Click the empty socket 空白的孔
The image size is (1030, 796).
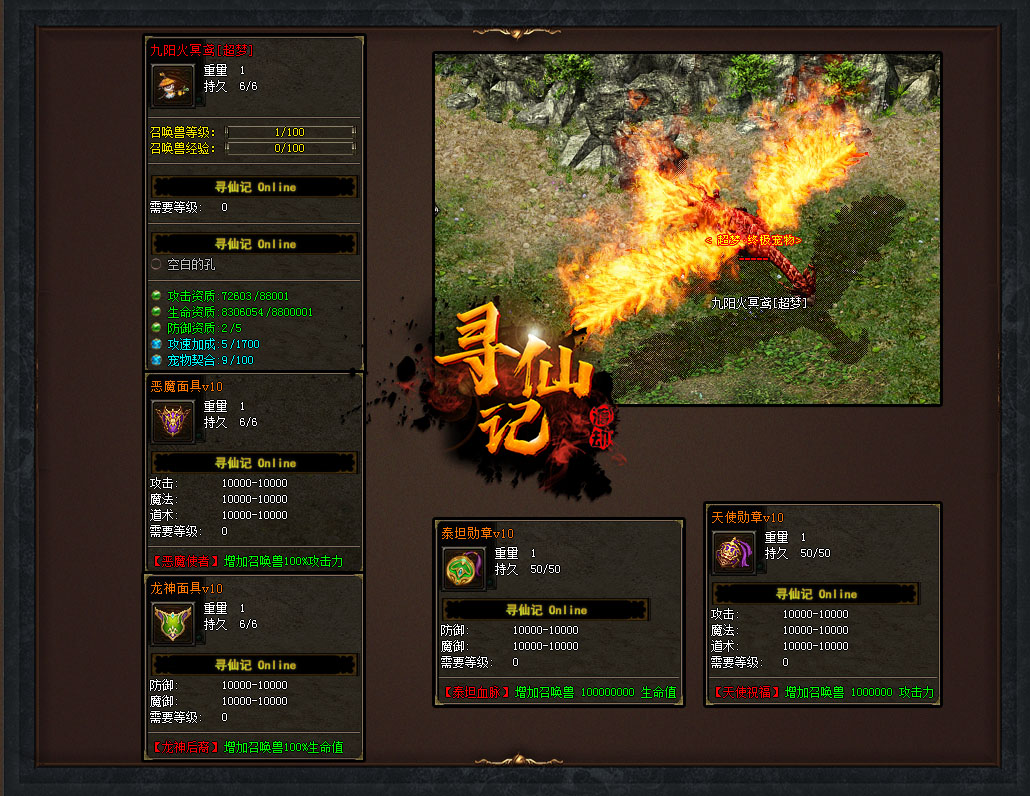[156, 265]
